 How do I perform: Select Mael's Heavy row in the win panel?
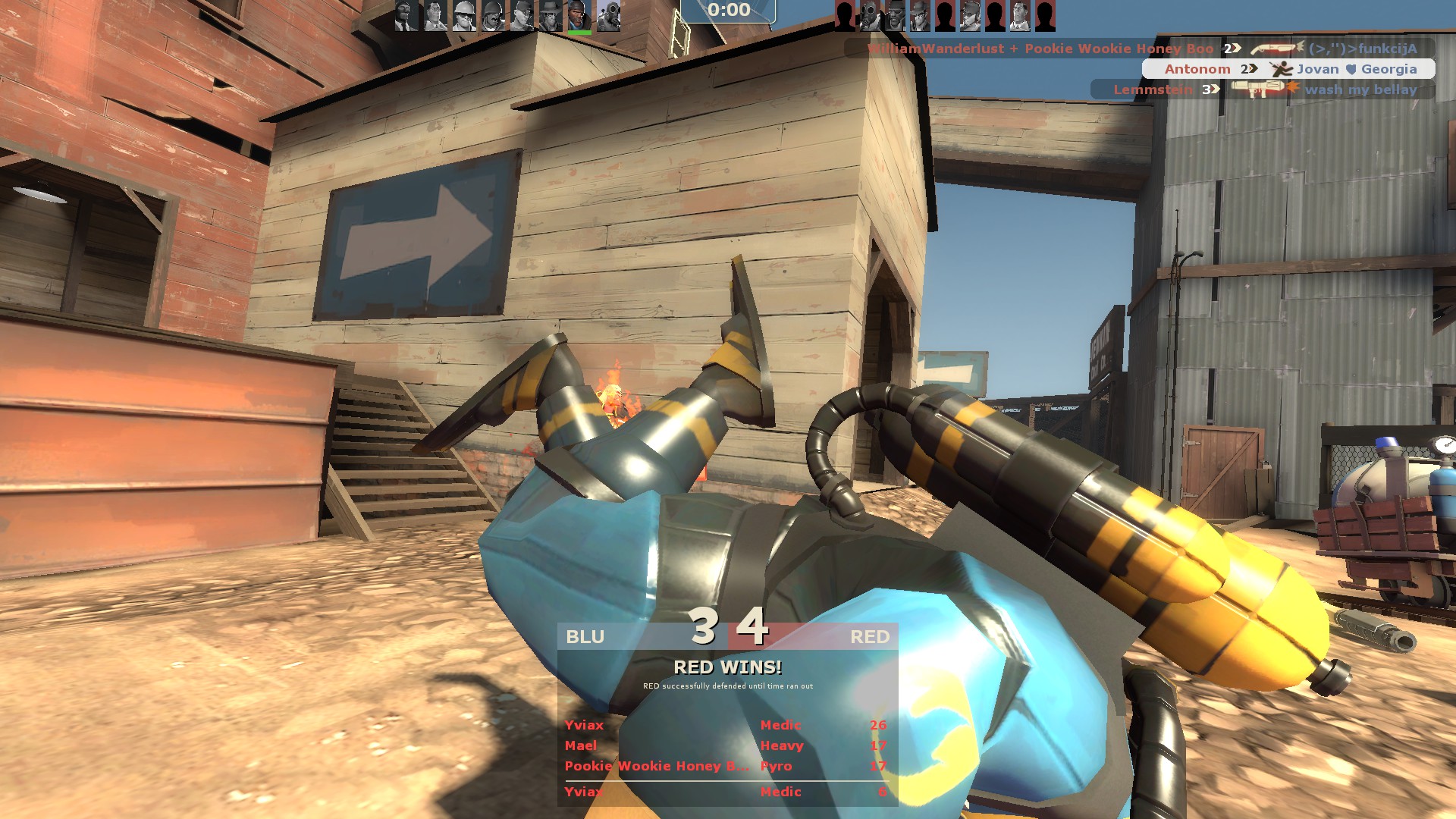pyautogui.click(x=726, y=745)
